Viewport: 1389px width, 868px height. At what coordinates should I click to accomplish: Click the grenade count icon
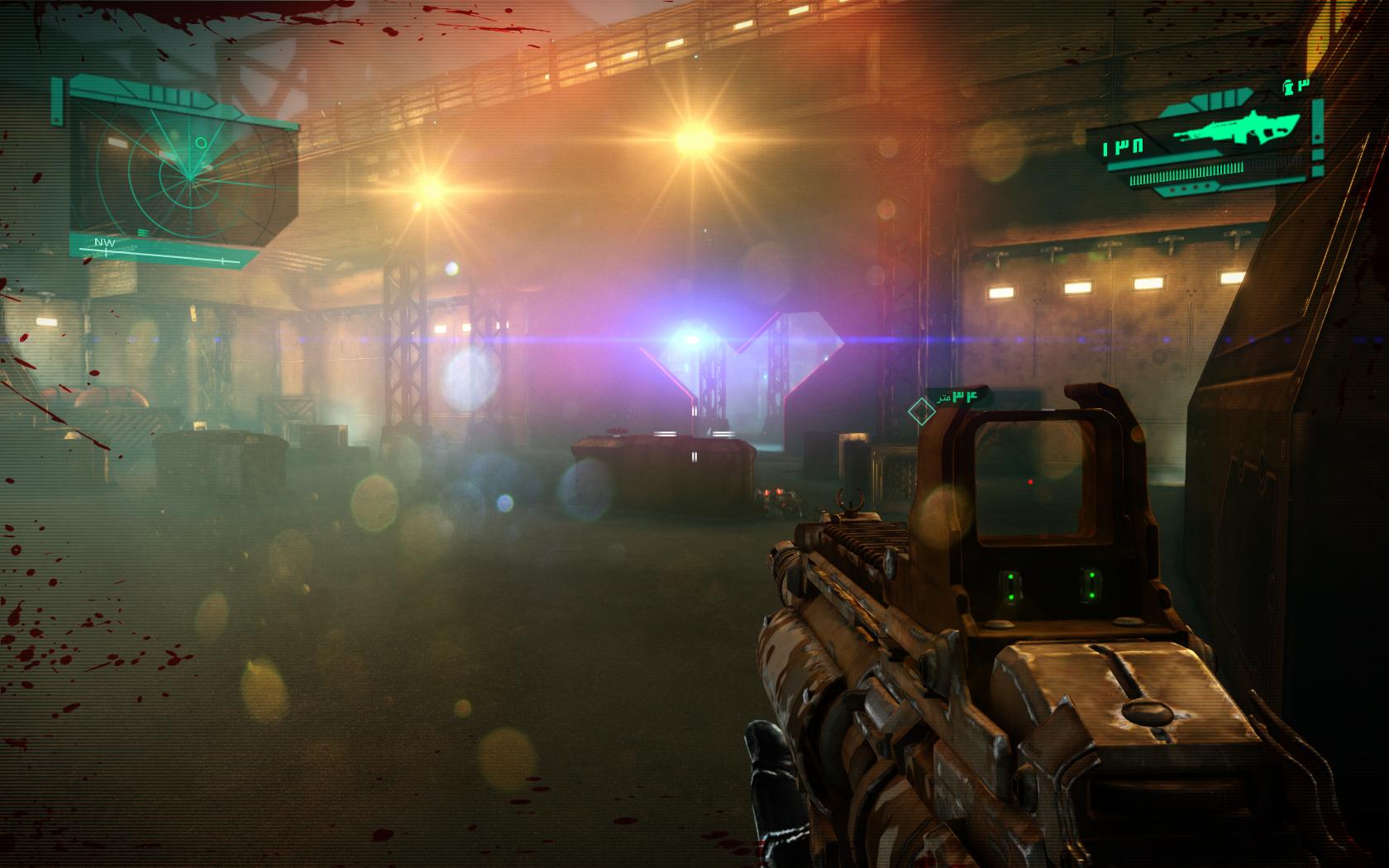1287,85
